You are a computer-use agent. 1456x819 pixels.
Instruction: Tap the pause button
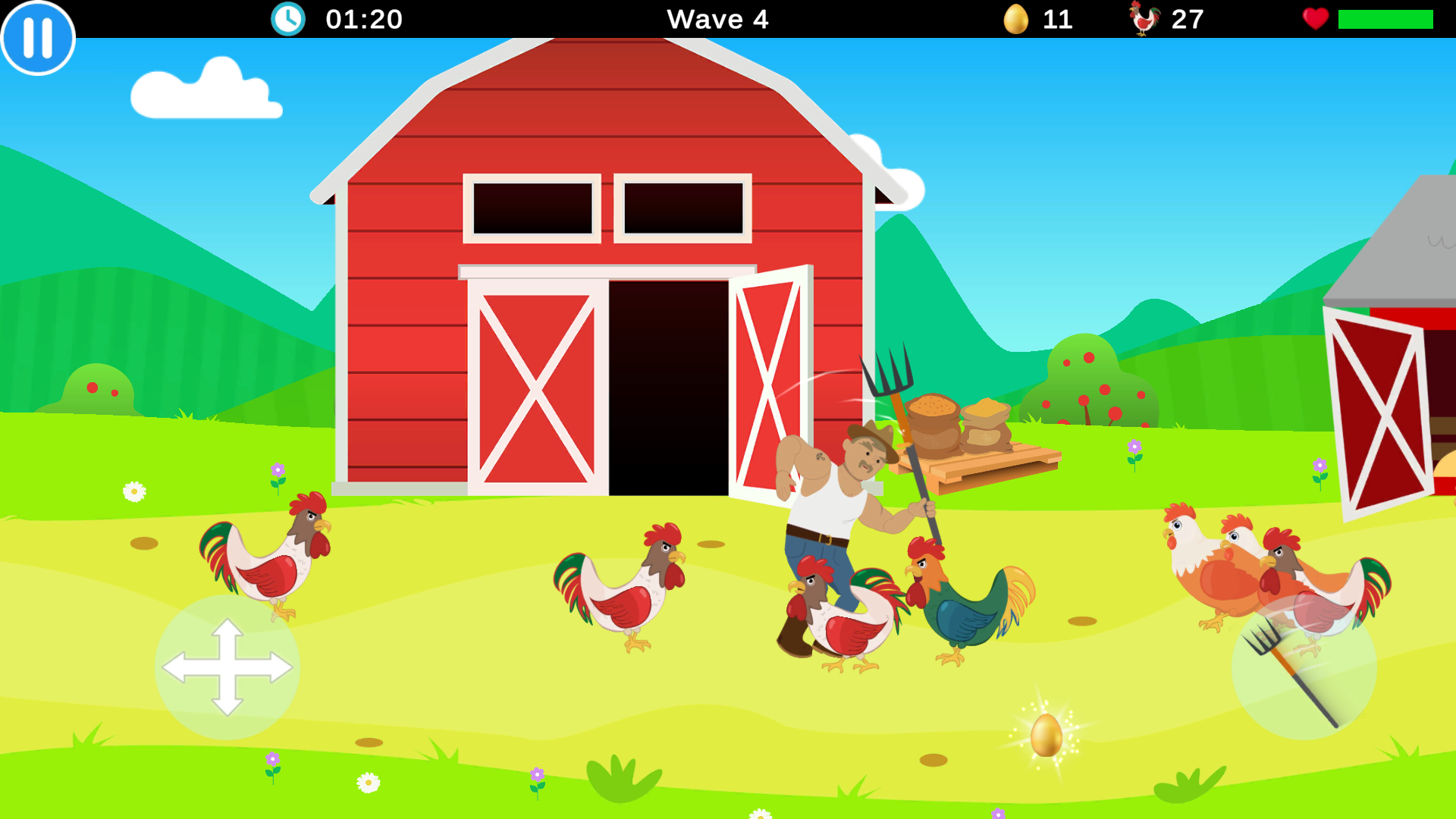37,37
